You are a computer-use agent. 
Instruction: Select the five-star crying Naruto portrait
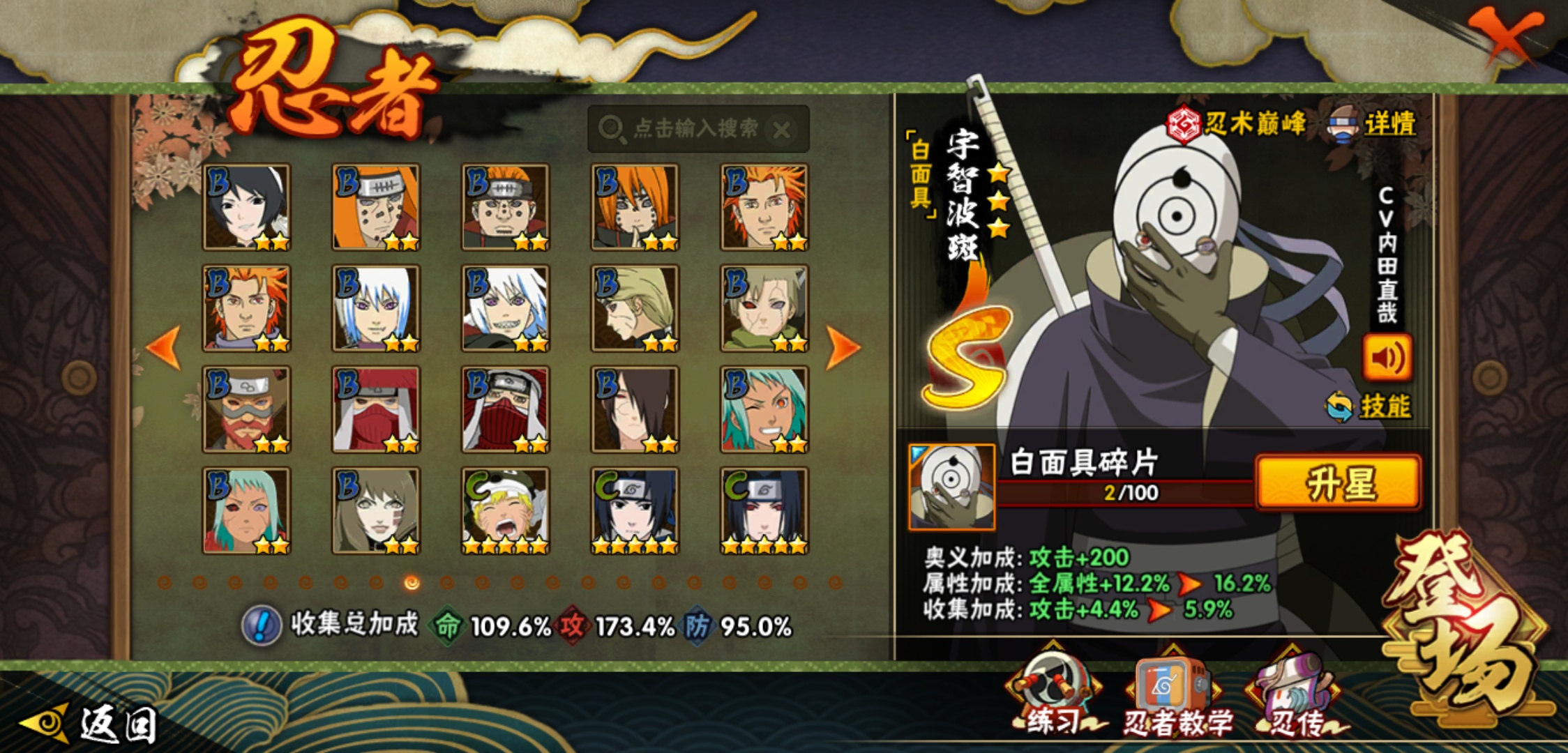click(505, 511)
